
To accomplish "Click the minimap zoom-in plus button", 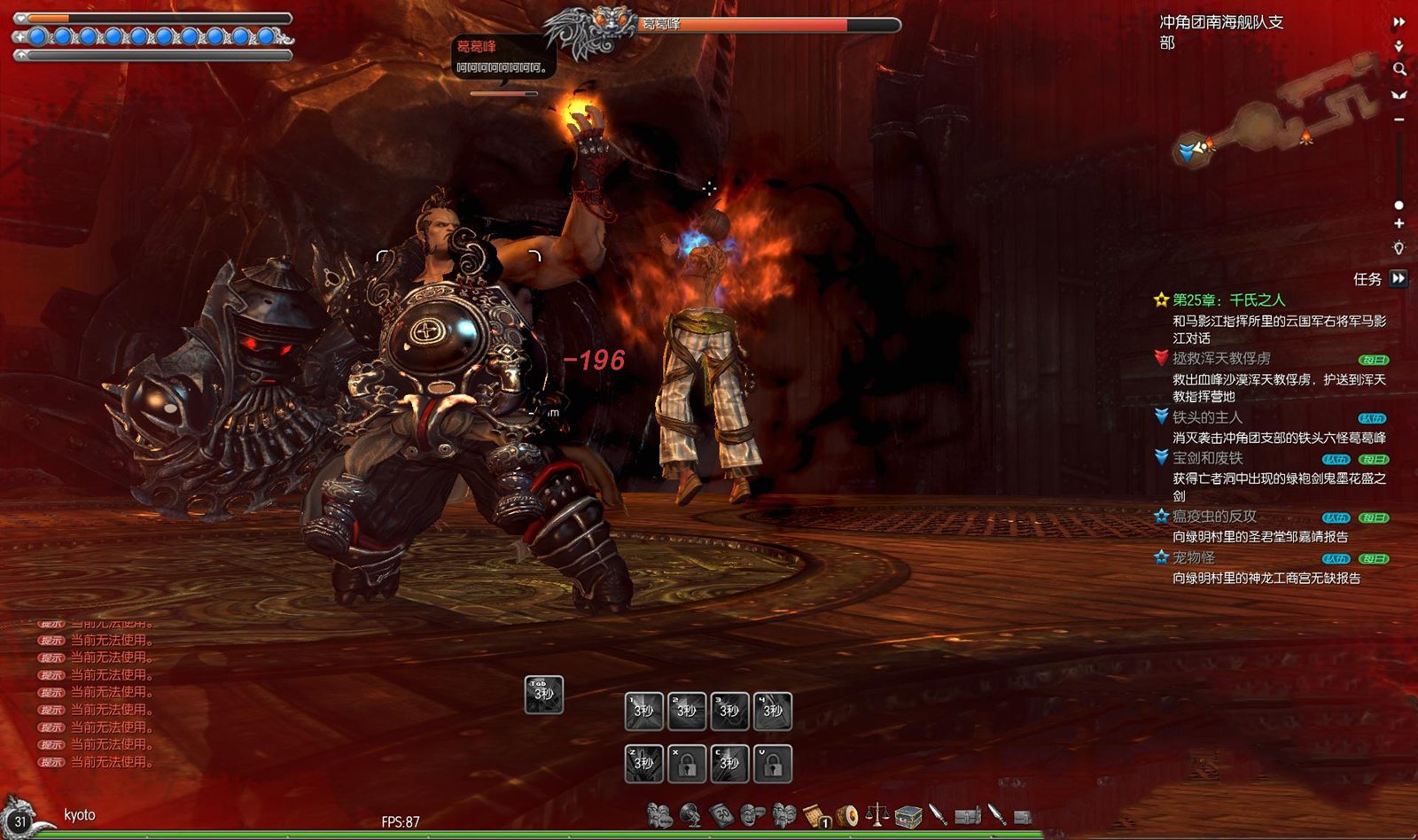I will [1399, 224].
